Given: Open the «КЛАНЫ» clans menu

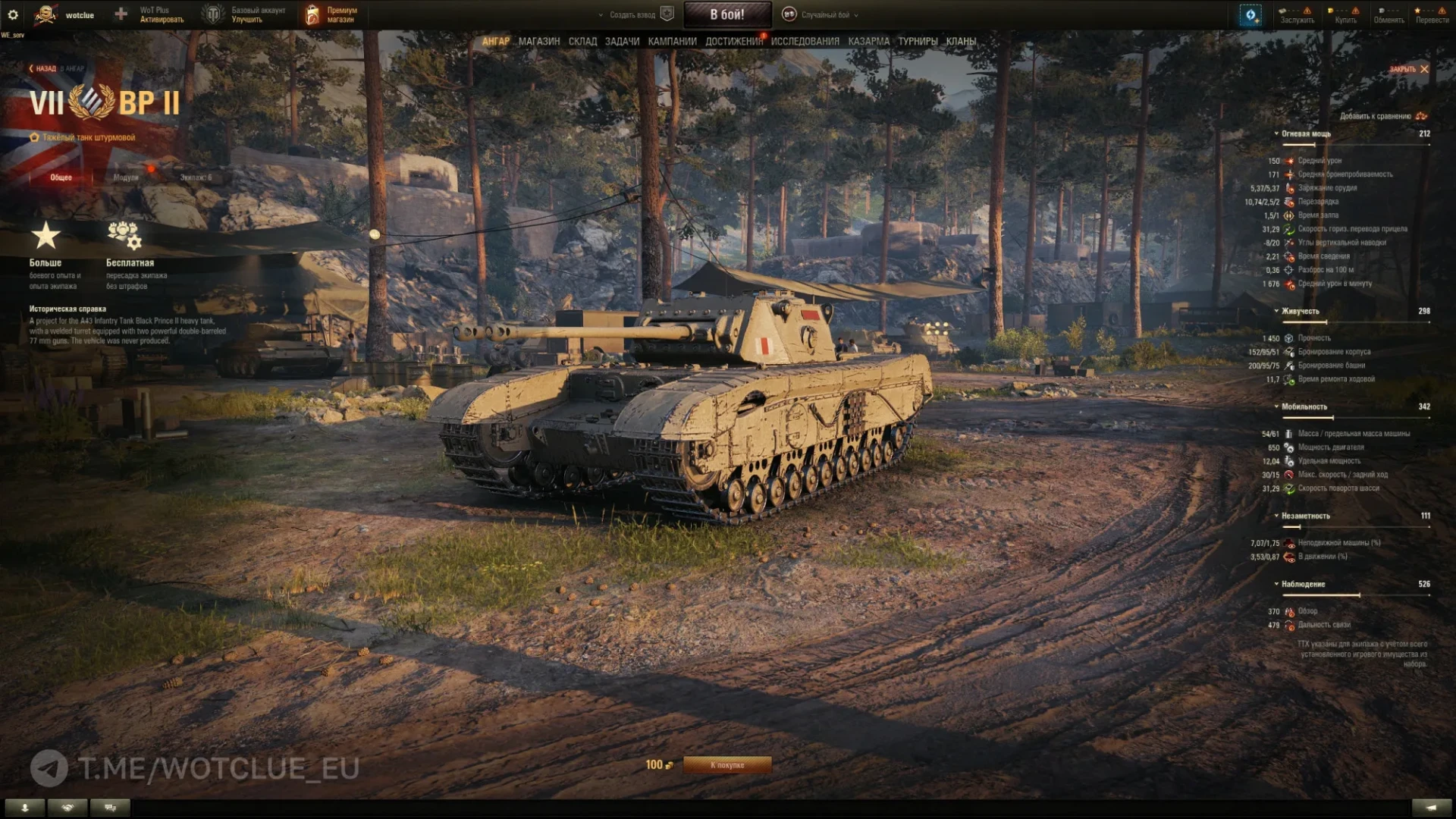Looking at the screenshot, I should coord(961,41).
